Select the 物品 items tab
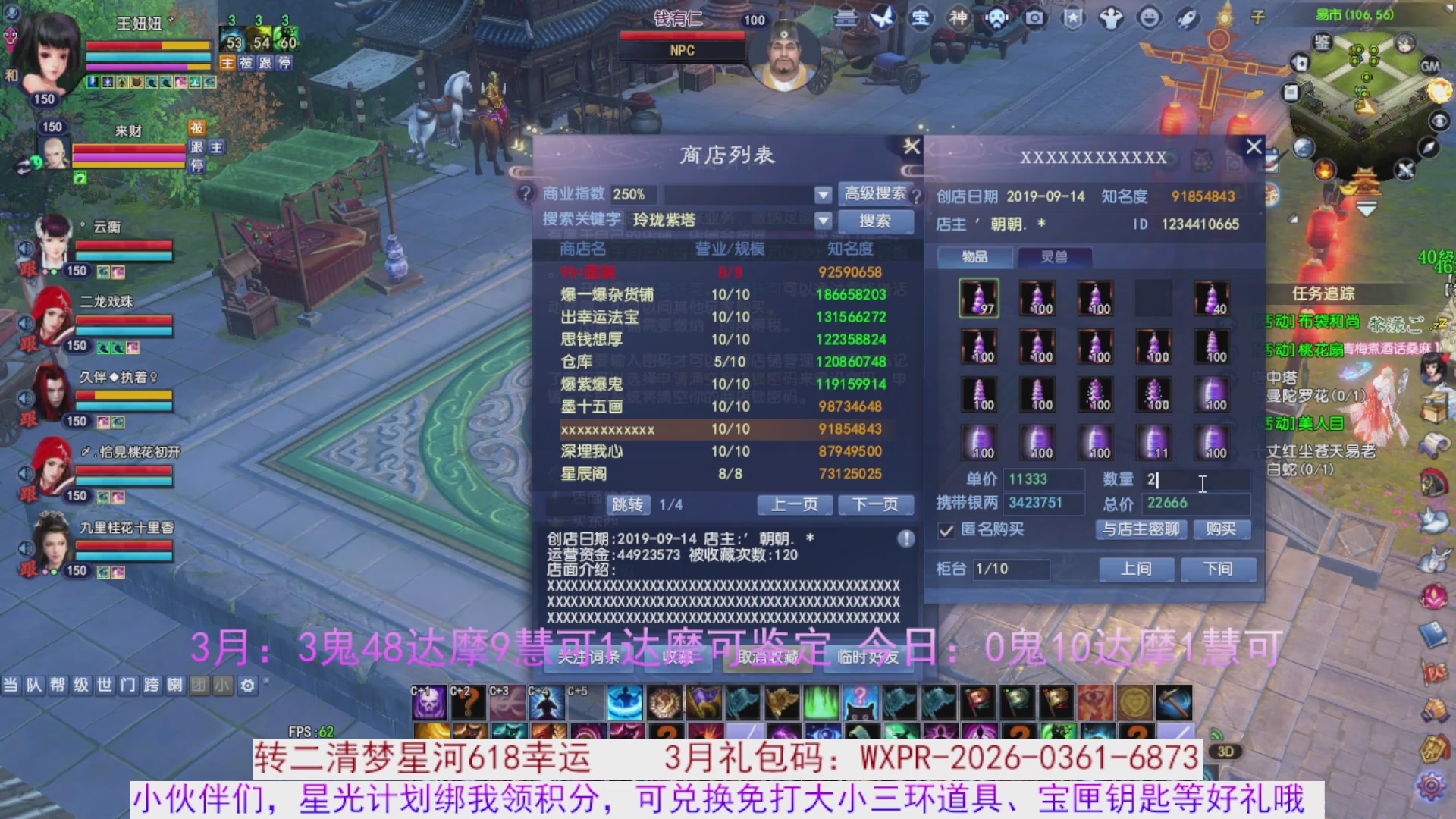Viewport: 1456px width, 819px height. click(974, 257)
